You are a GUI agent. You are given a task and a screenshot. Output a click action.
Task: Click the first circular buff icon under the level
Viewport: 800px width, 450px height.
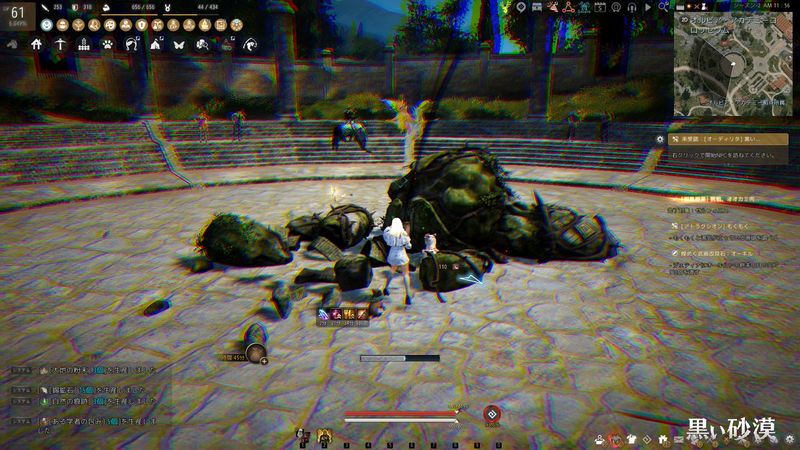pos(48,25)
